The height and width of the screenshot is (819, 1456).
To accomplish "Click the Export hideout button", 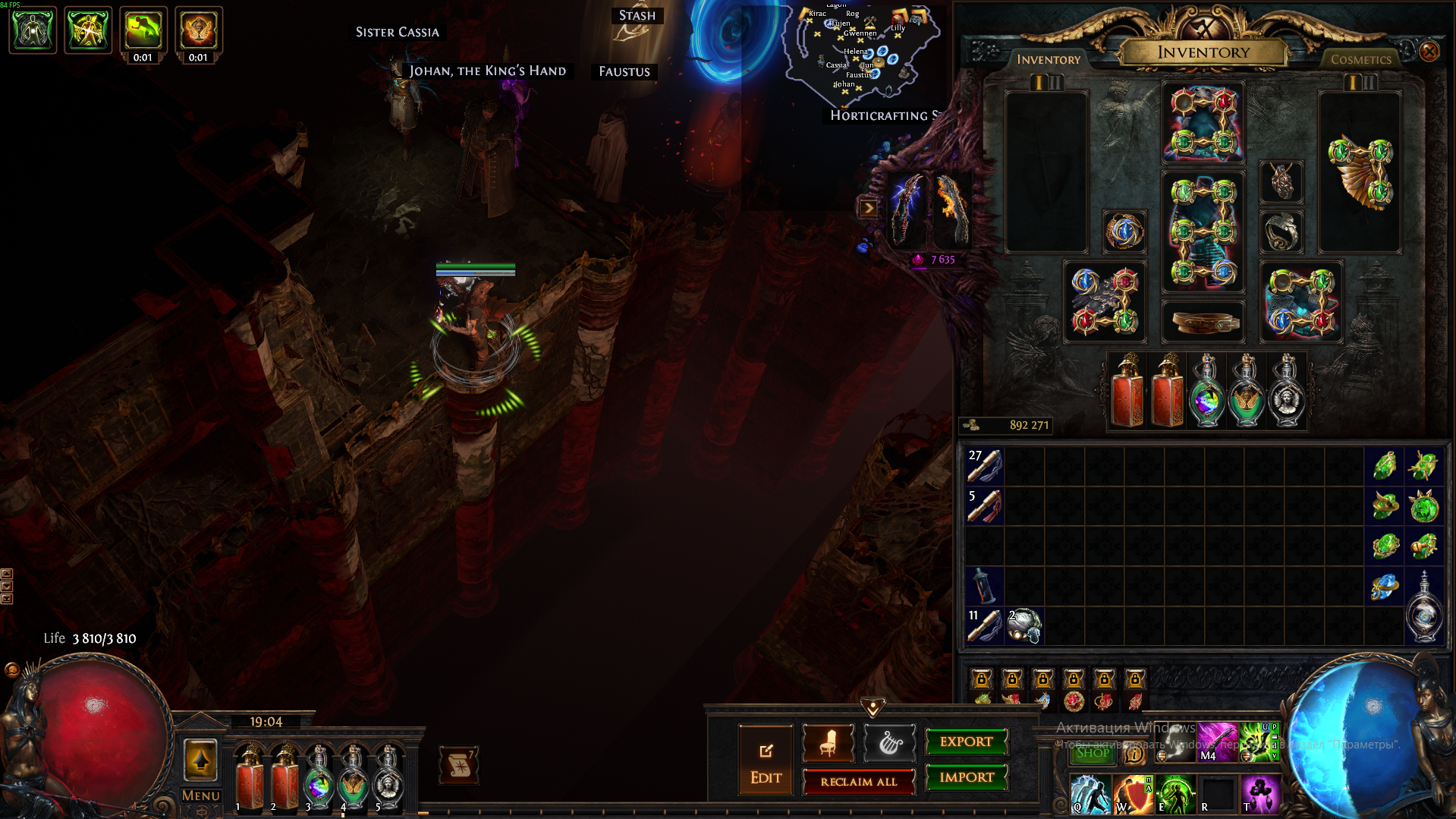I will coord(966,742).
